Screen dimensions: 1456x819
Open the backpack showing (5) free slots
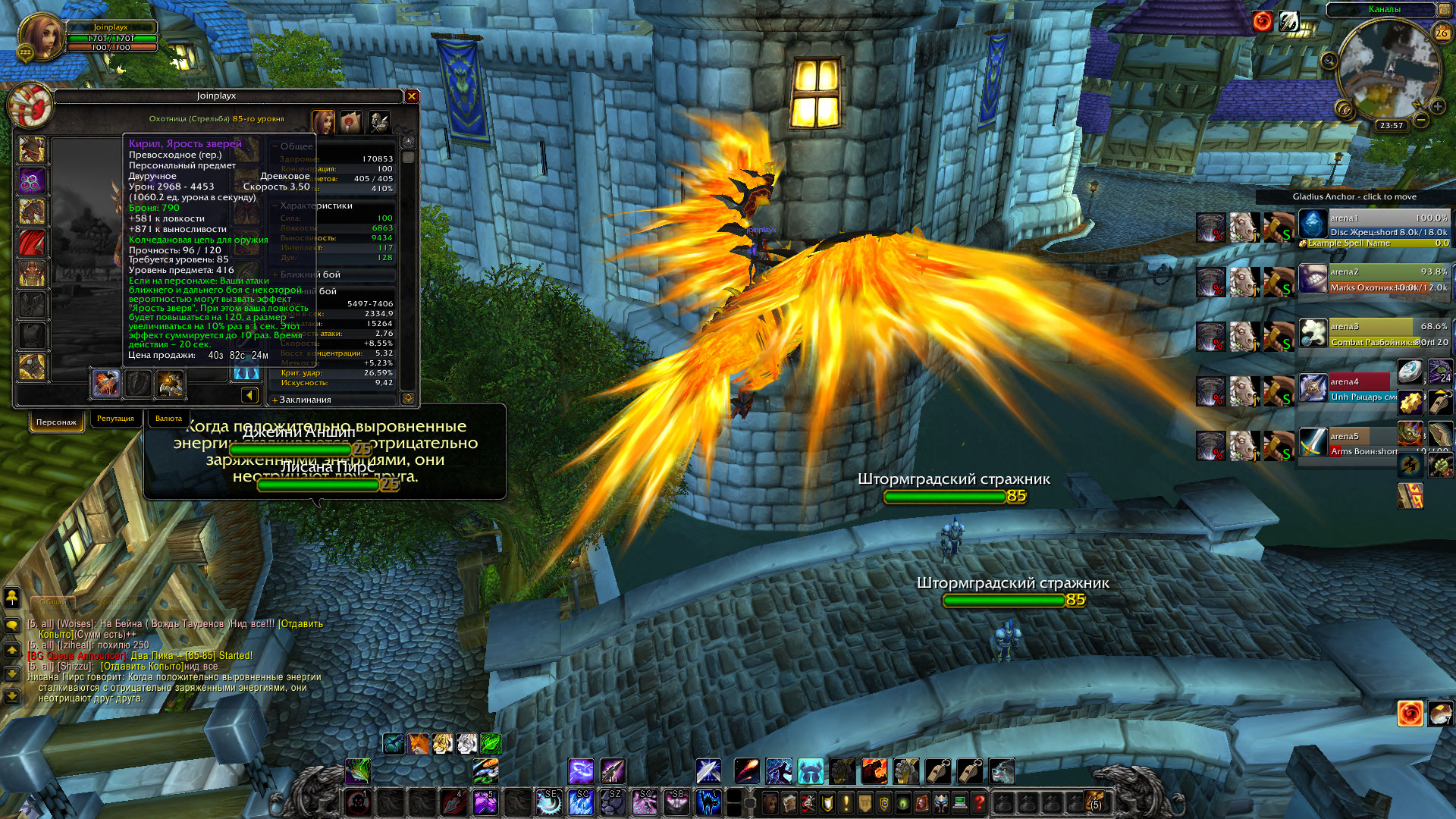click(x=1094, y=801)
